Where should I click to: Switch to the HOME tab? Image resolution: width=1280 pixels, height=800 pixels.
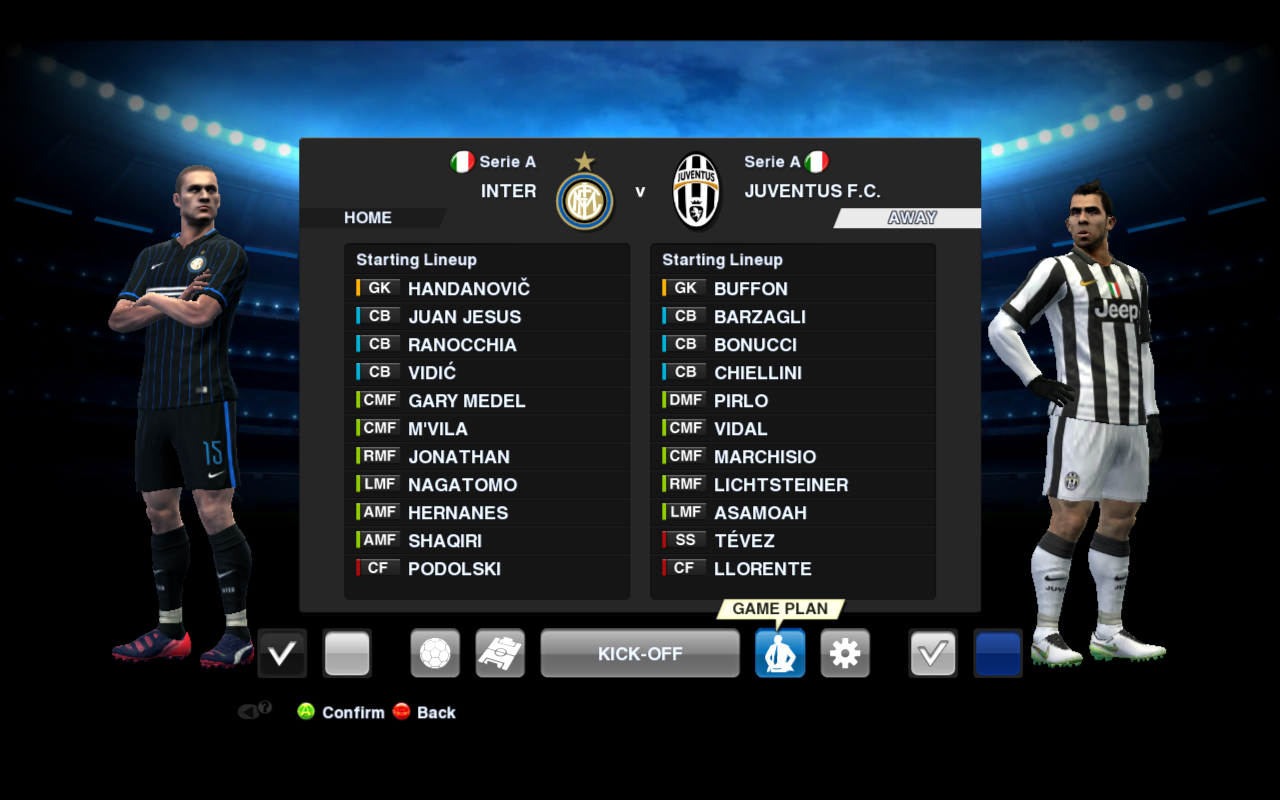(368, 217)
